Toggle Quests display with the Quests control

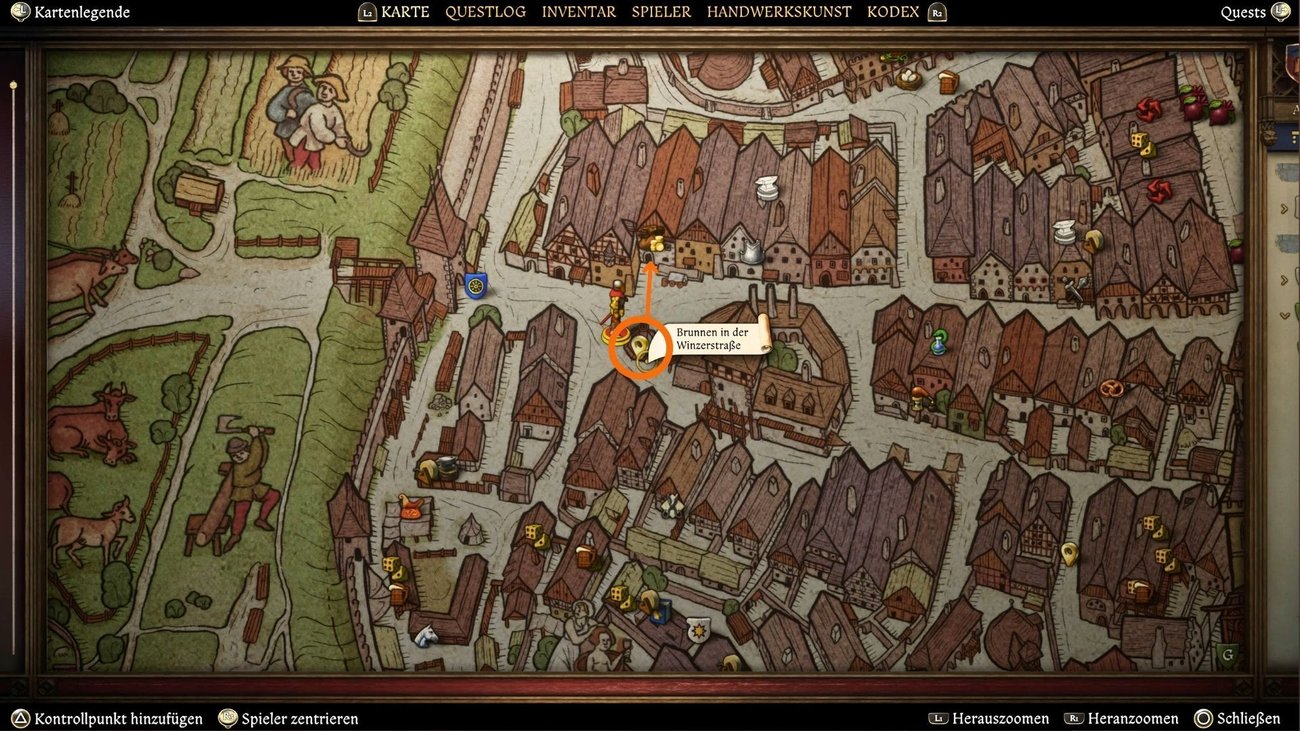pos(1243,11)
